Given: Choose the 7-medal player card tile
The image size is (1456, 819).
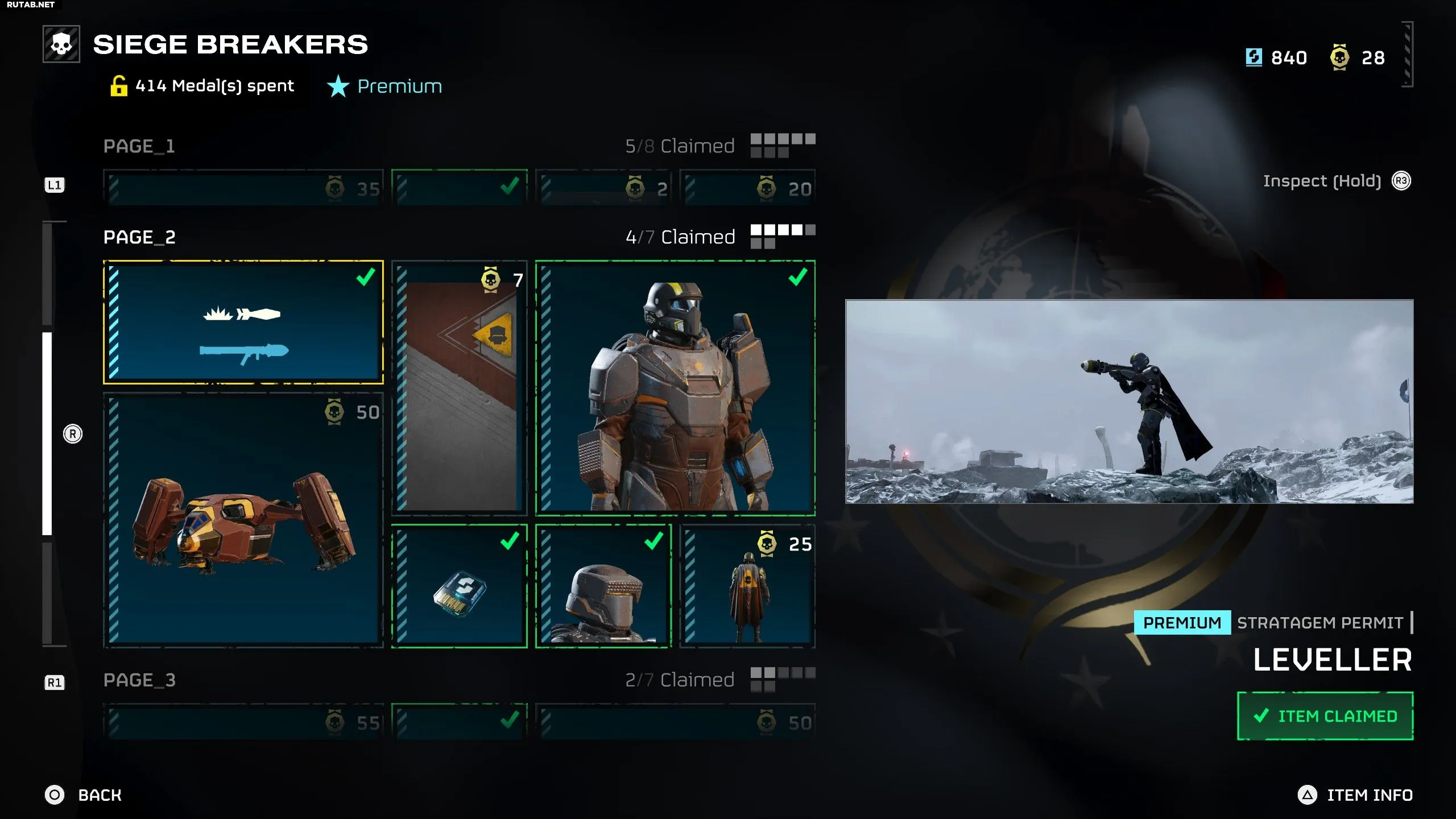Looking at the screenshot, I should tap(459, 388).
